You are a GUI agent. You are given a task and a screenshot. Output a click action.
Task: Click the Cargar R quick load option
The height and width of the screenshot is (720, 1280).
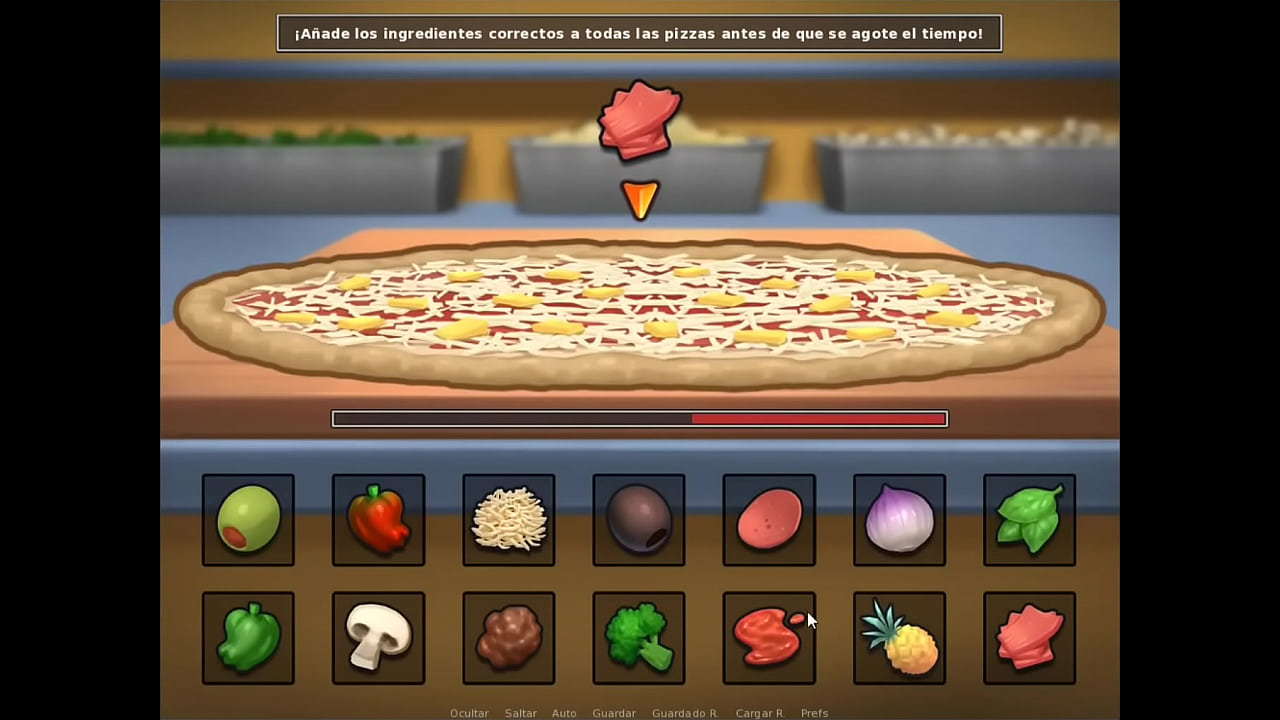759,713
